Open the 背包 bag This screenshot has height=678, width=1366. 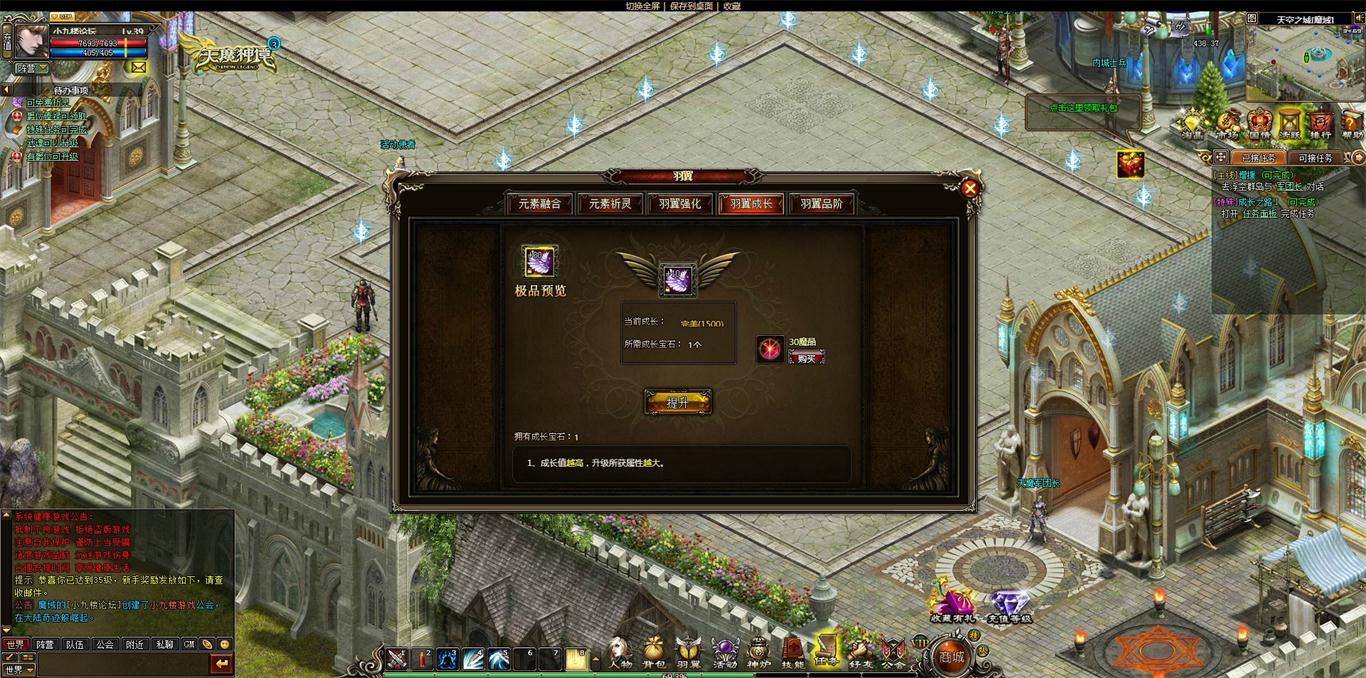coord(653,652)
